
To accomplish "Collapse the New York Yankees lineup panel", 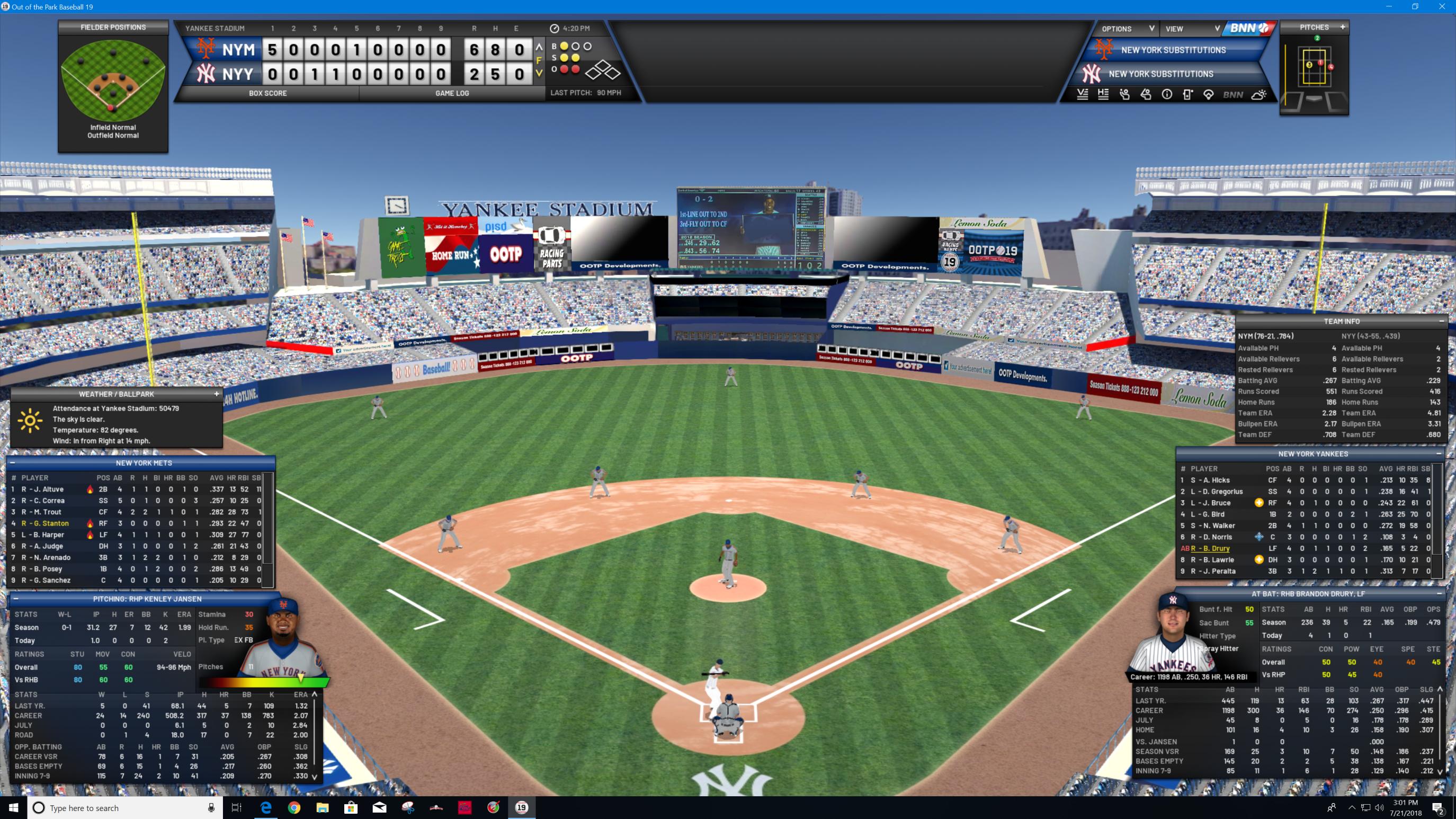I will coord(1439,454).
